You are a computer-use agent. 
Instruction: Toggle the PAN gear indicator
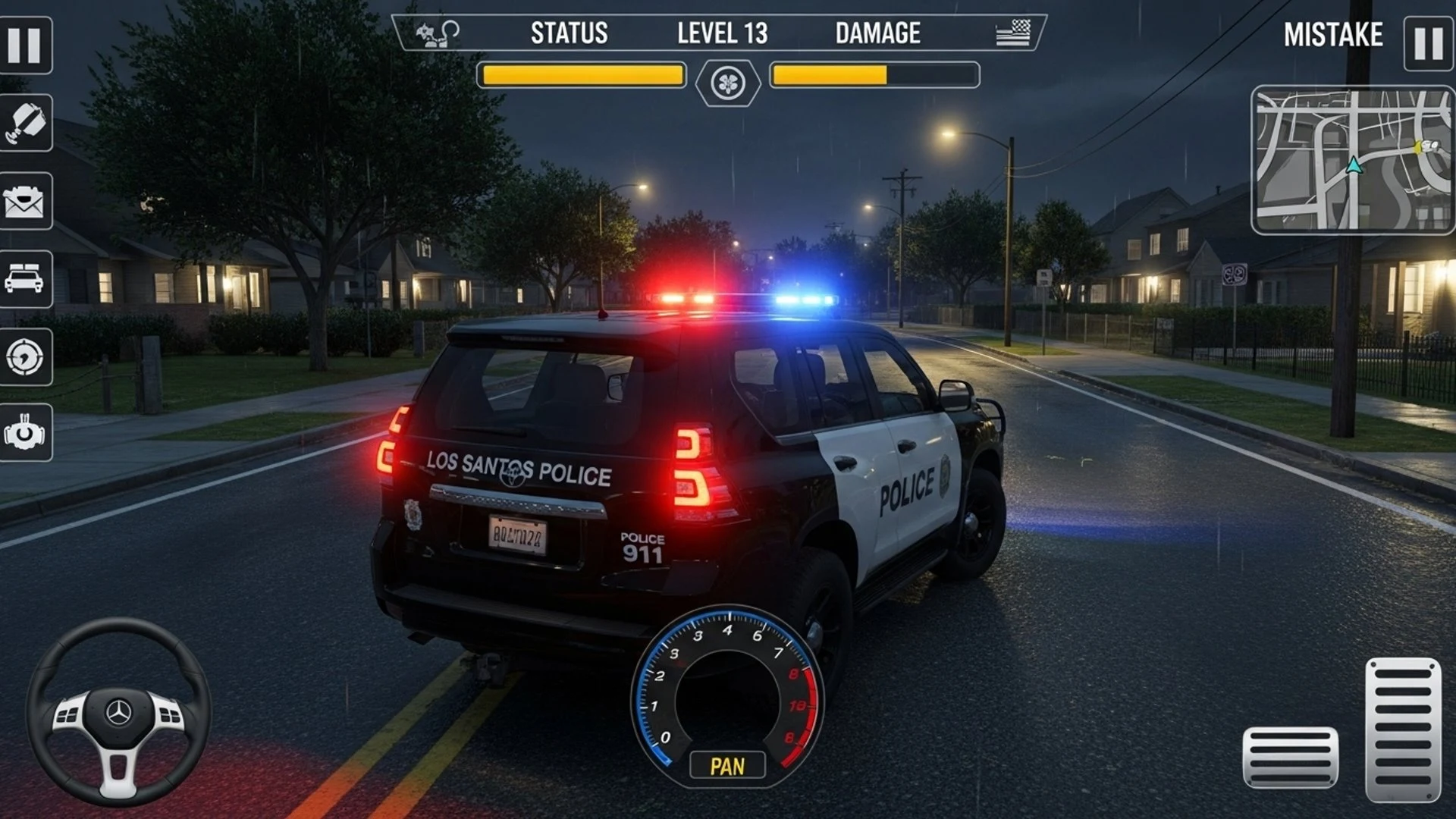[727, 766]
